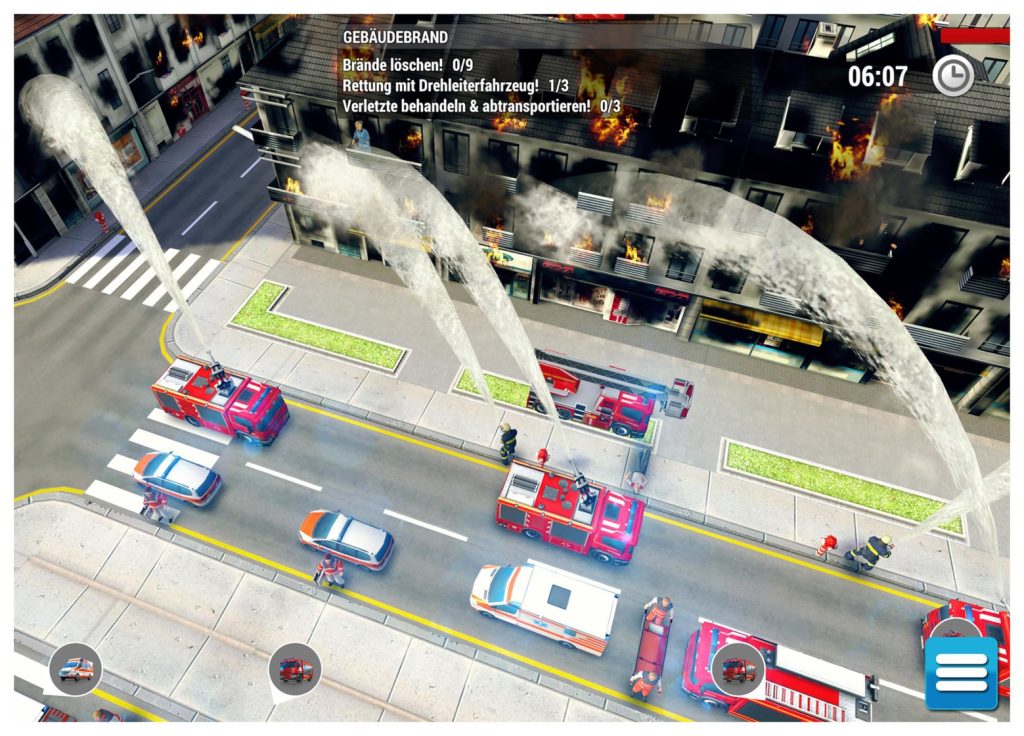Screen dimensions: 1024x736
Task: Select the ambulance vehicle marker bubble
Action: click(76, 668)
